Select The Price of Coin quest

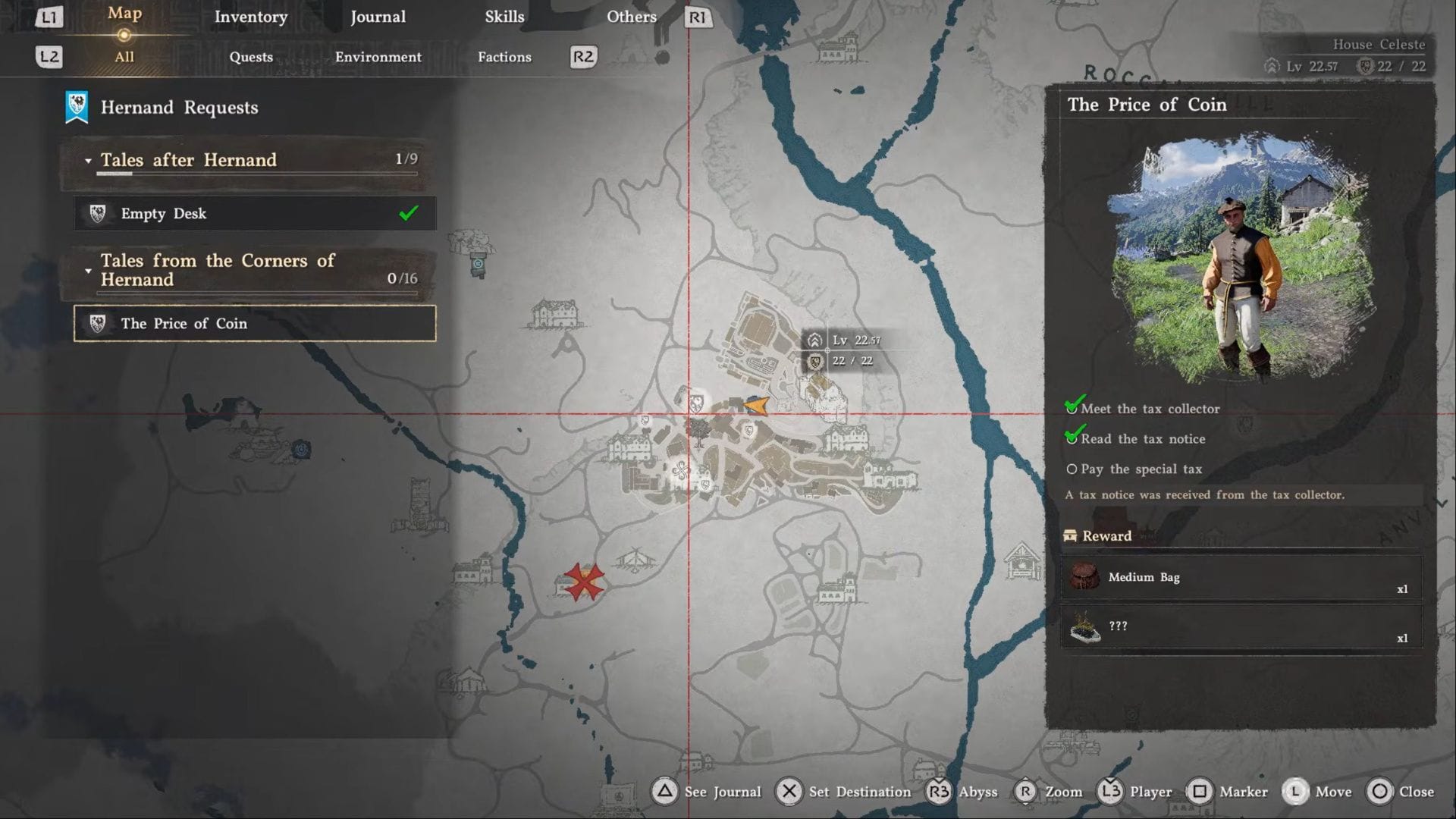[x=255, y=324]
